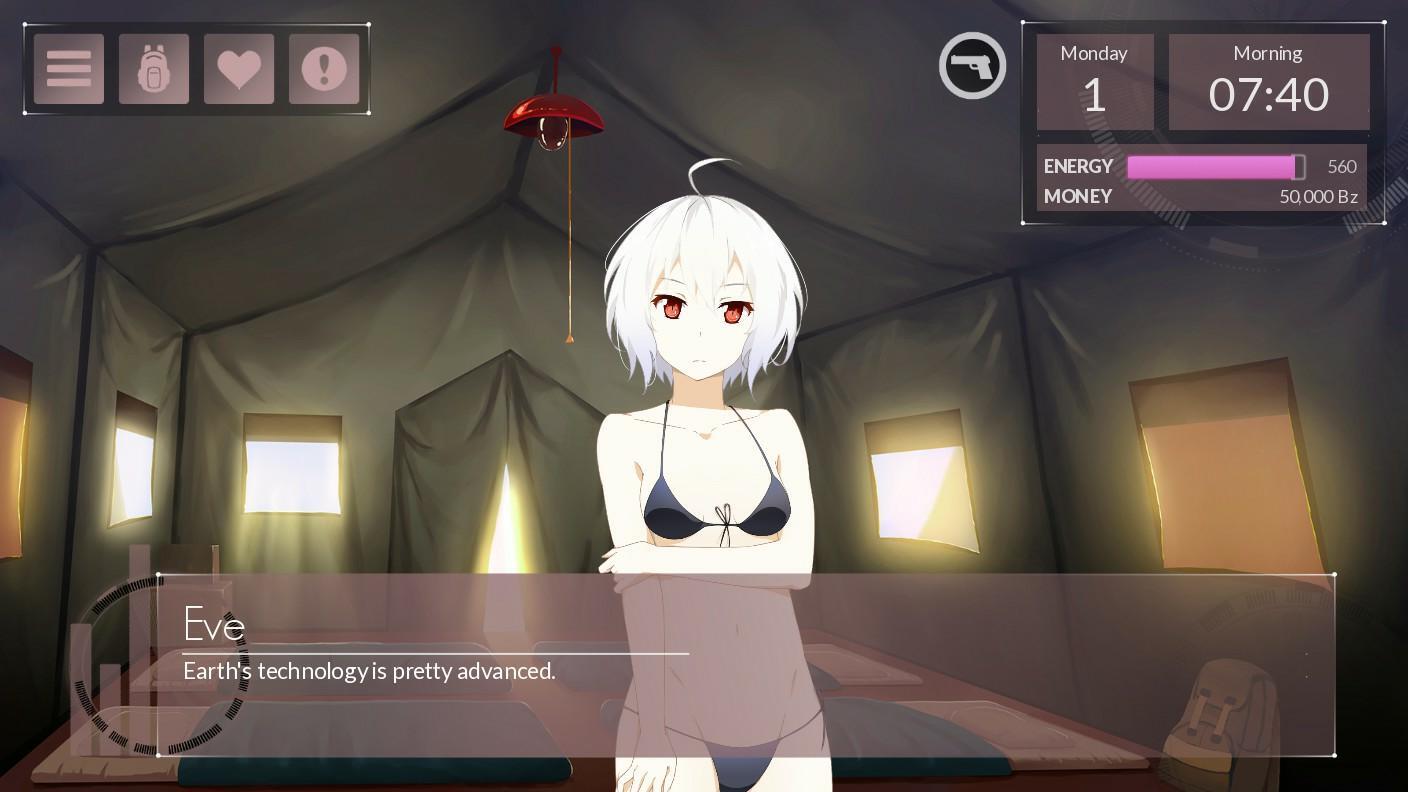
Task: Open the backpack inventory icon
Action: (x=153, y=68)
